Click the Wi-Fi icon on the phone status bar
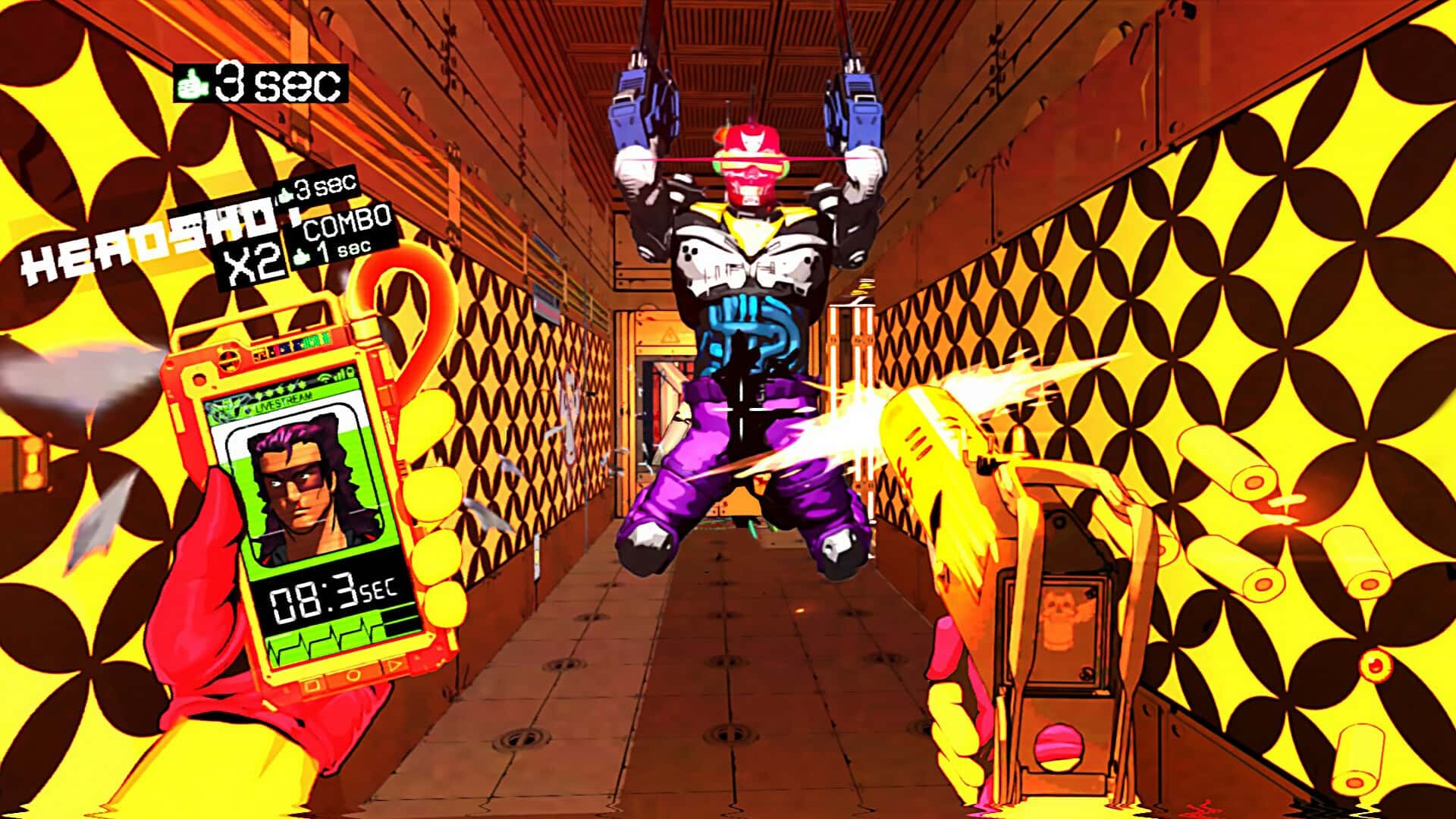Image resolution: width=1456 pixels, height=819 pixels. (x=326, y=378)
